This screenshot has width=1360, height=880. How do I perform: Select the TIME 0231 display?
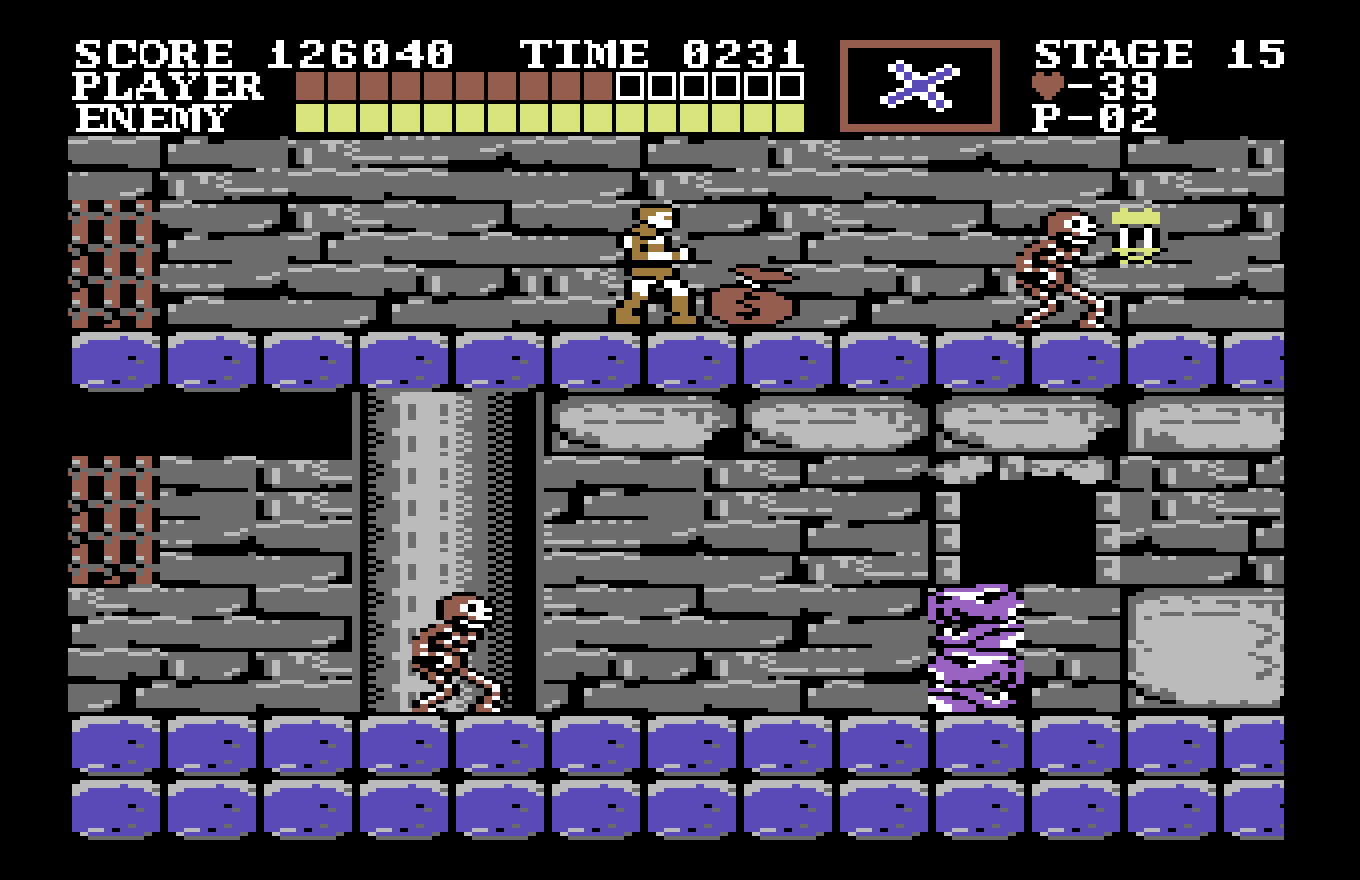pyautogui.click(x=660, y=52)
